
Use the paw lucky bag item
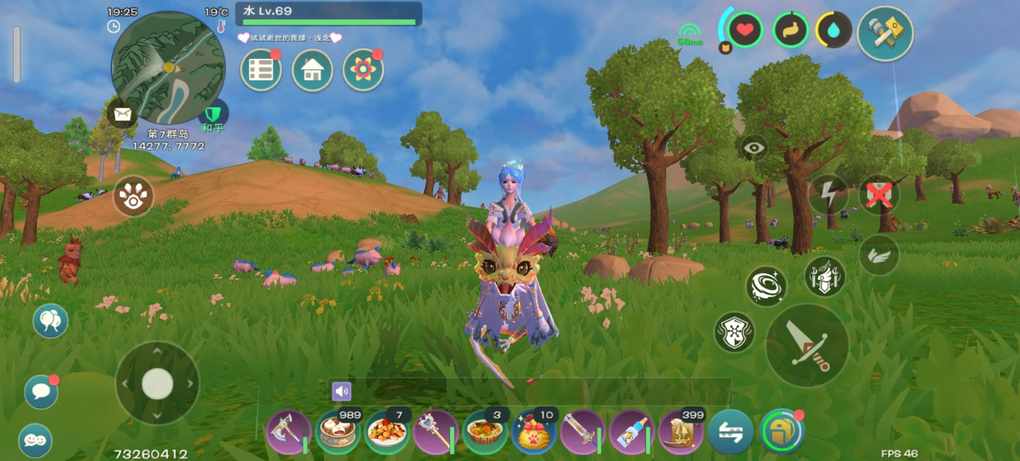pos(533,432)
